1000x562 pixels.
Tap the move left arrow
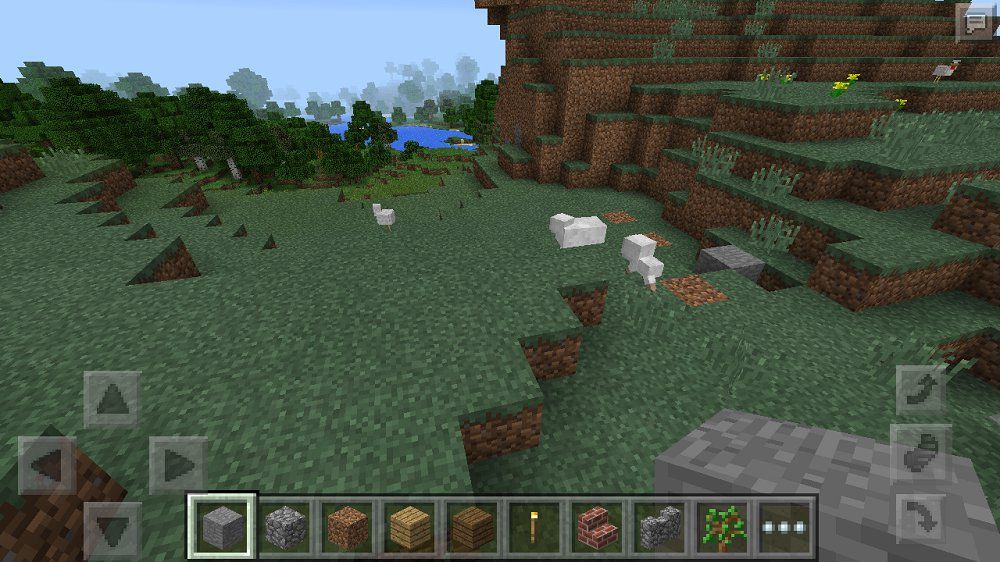(x=46, y=465)
